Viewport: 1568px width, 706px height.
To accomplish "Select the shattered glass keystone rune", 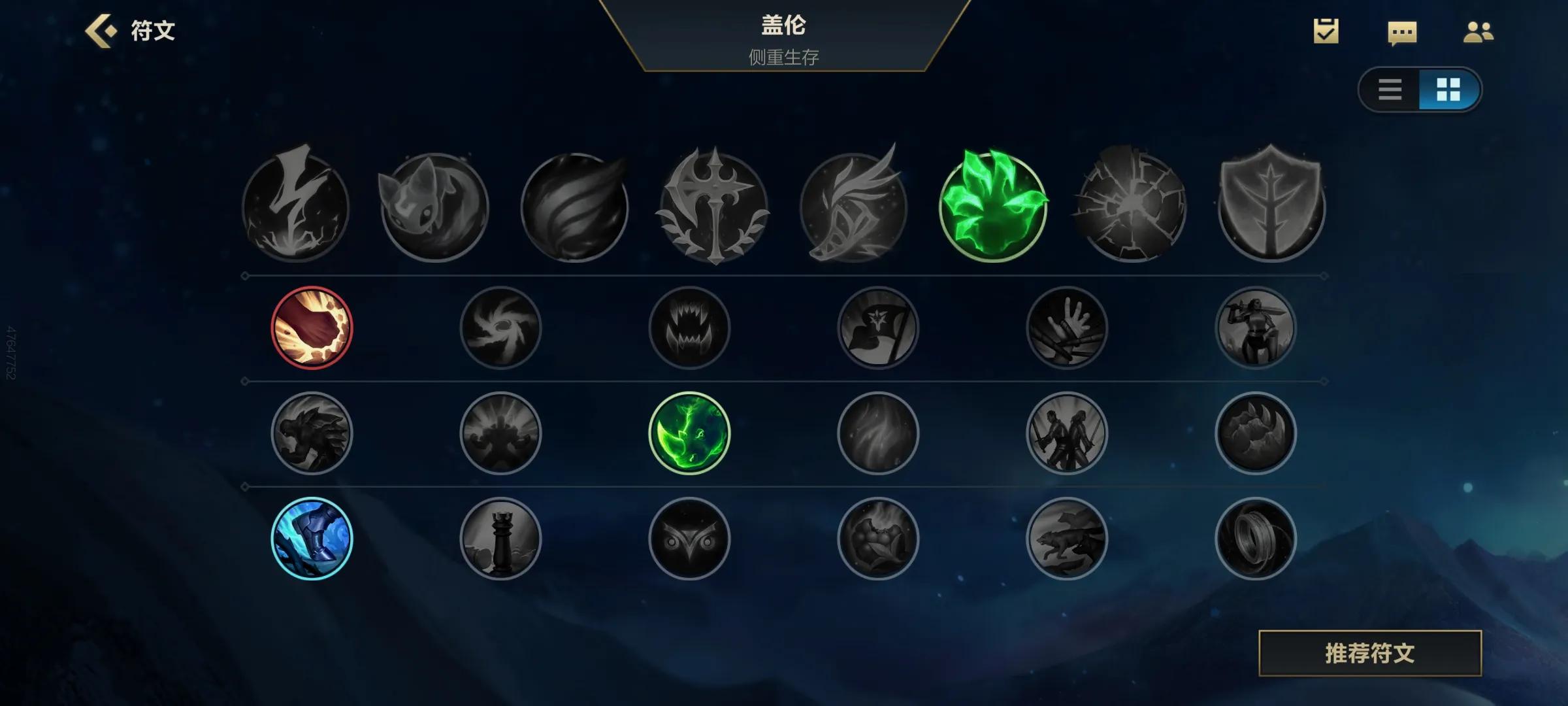I will tap(1132, 207).
